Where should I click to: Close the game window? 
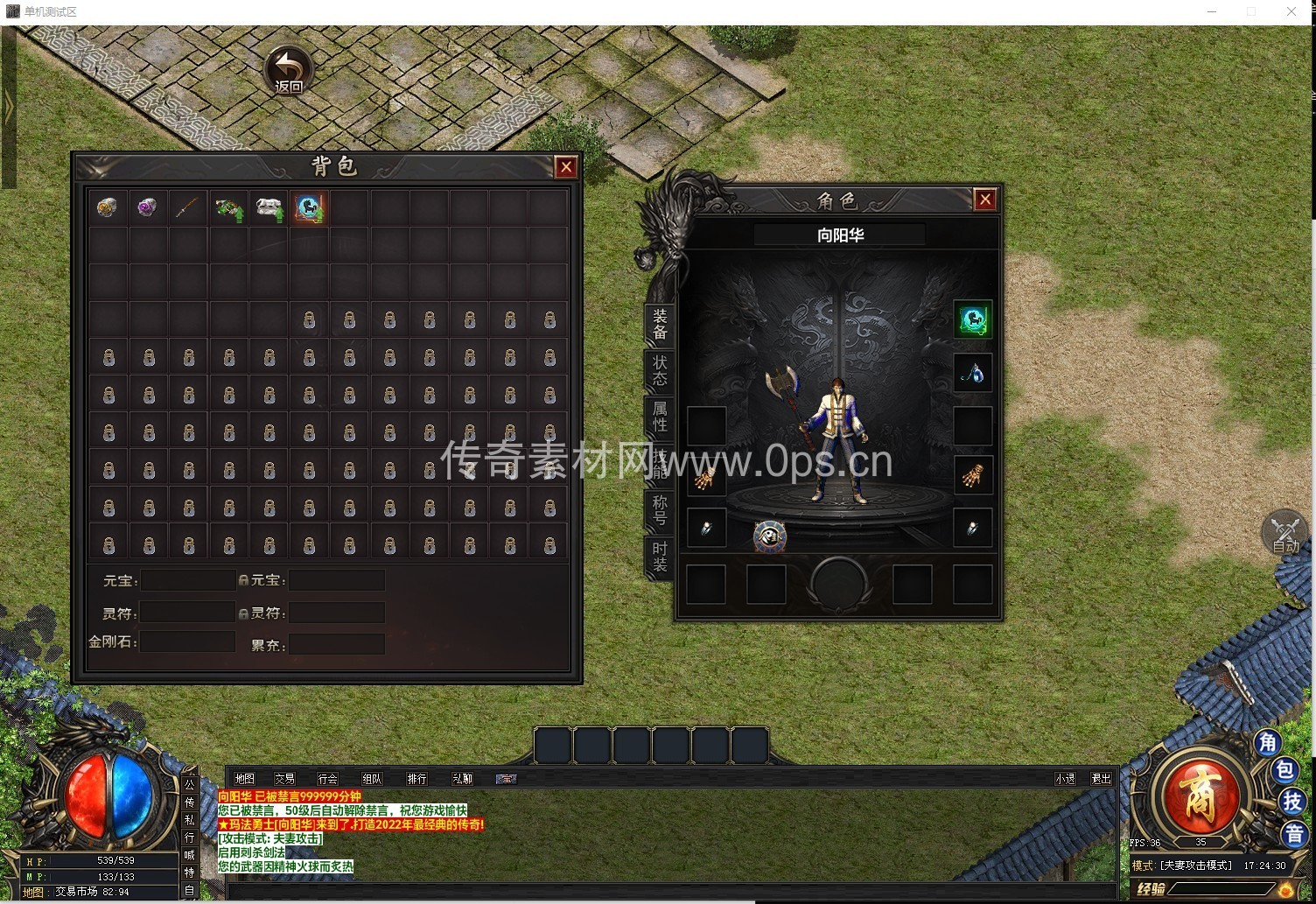1291,11
